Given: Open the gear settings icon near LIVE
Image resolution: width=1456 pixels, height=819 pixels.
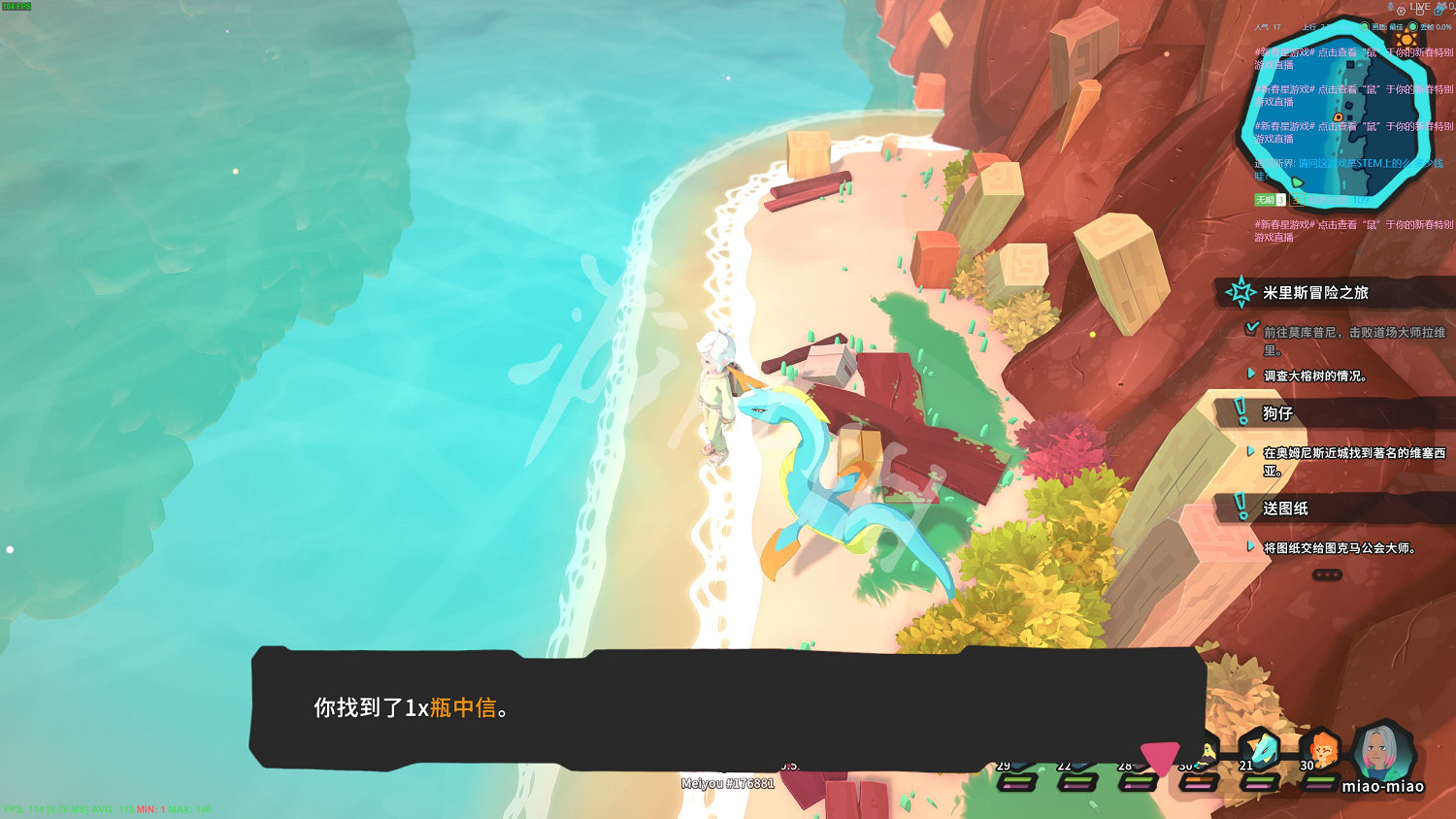Looking at the screenshot, I should [1402, 11].
